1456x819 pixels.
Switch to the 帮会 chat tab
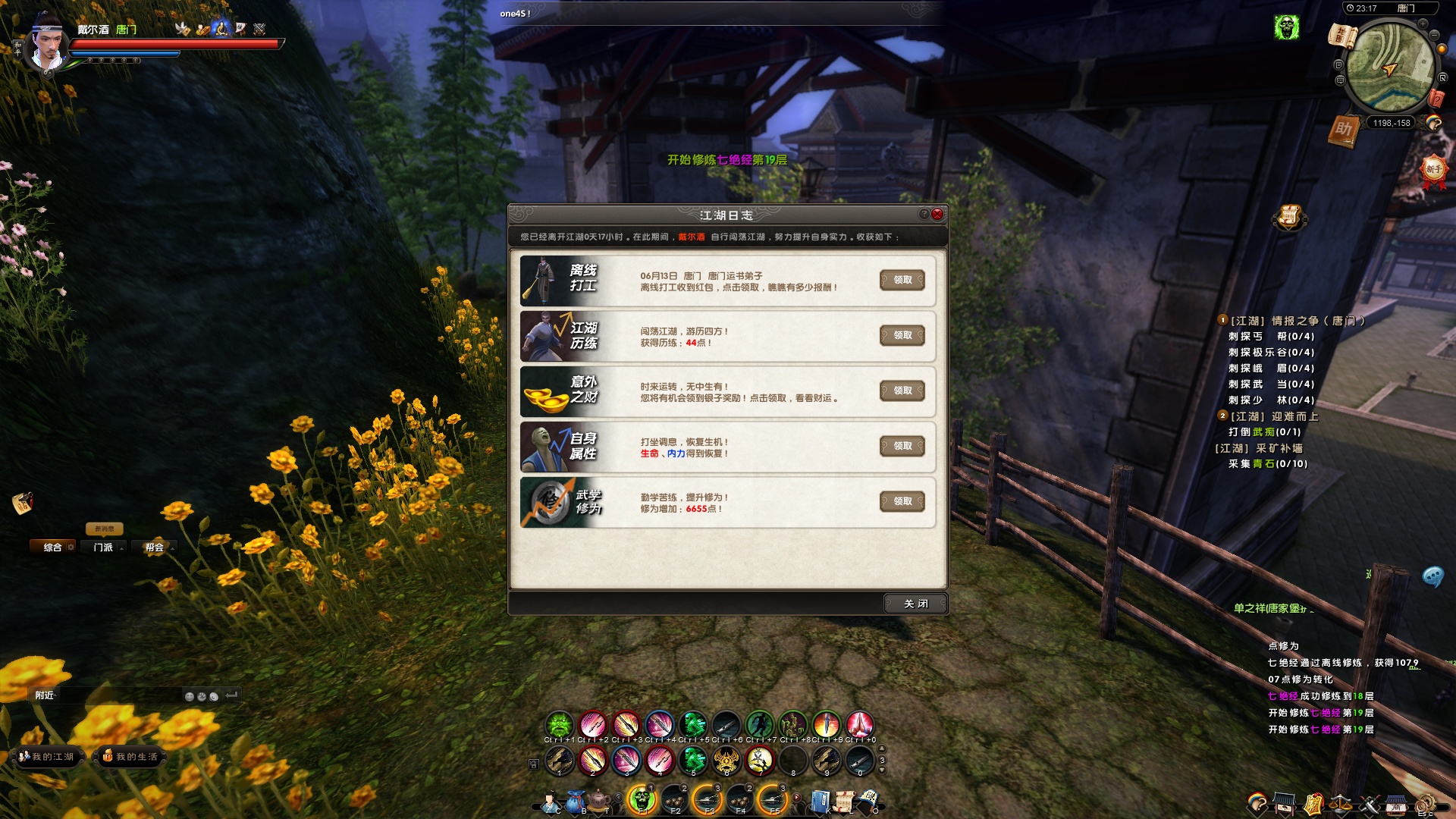pos(155,548)
